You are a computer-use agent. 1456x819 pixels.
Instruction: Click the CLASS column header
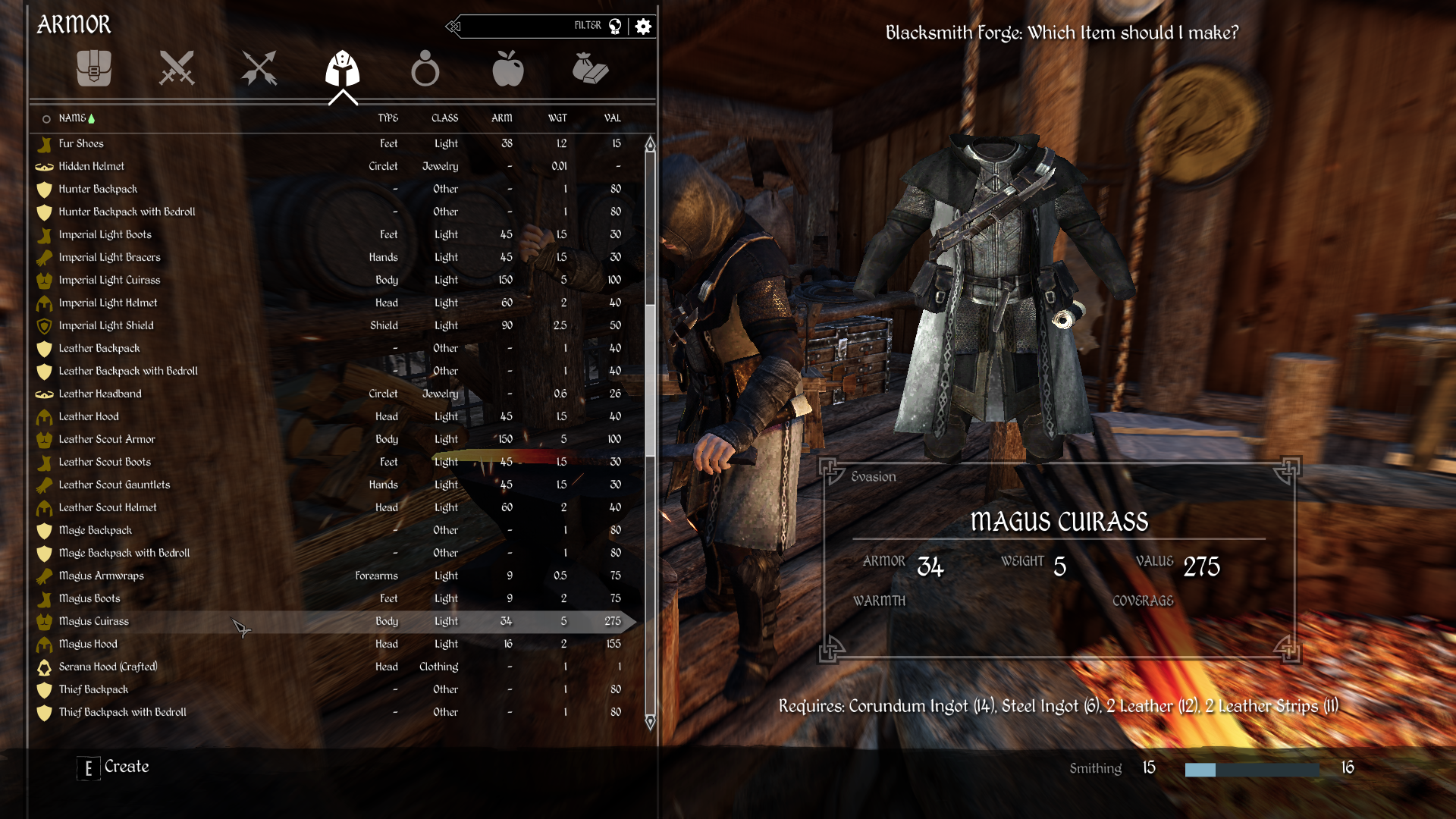pos(445,118)
